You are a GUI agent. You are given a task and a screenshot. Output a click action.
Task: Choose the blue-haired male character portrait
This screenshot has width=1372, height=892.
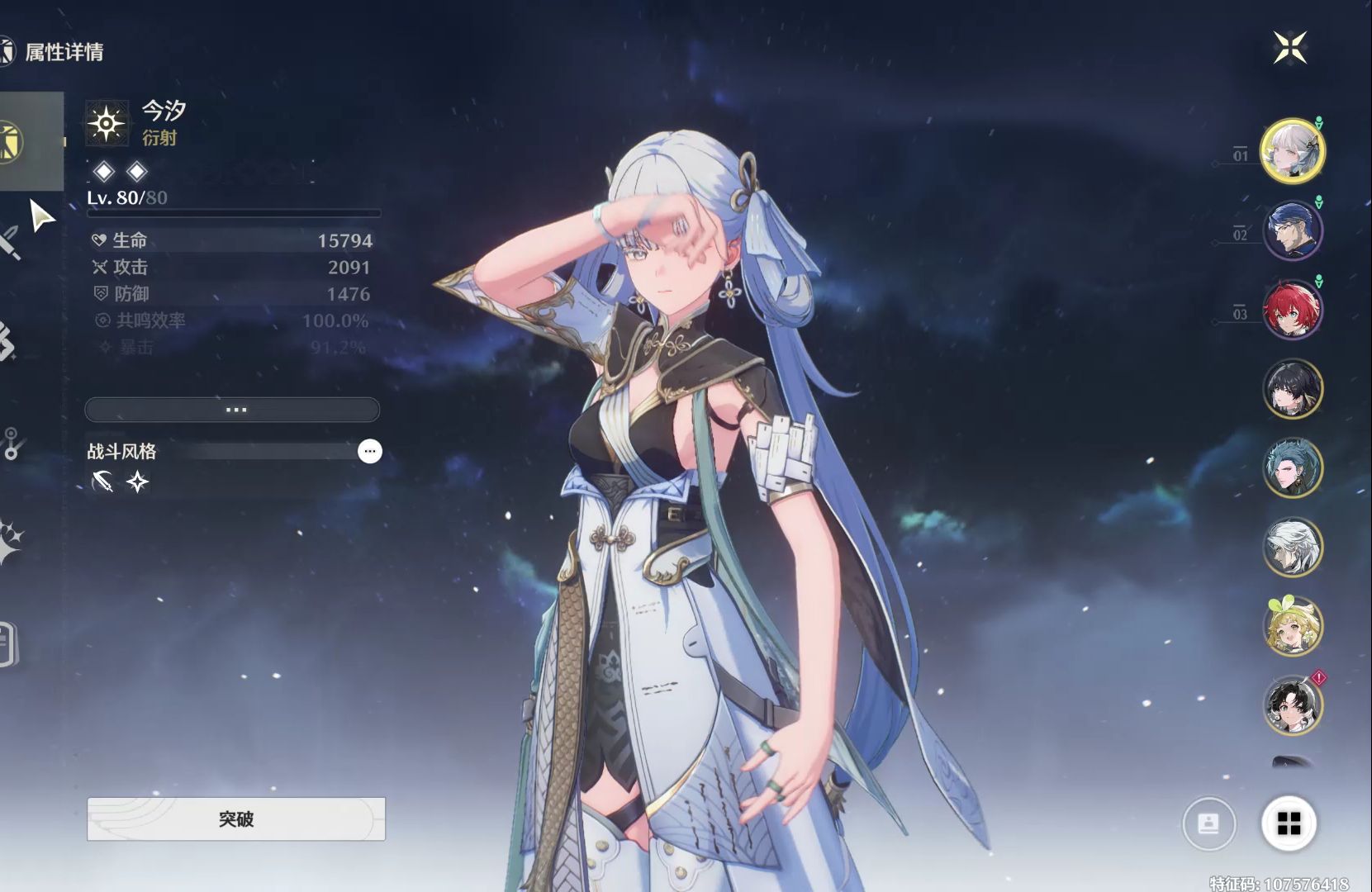[1292, 230]
